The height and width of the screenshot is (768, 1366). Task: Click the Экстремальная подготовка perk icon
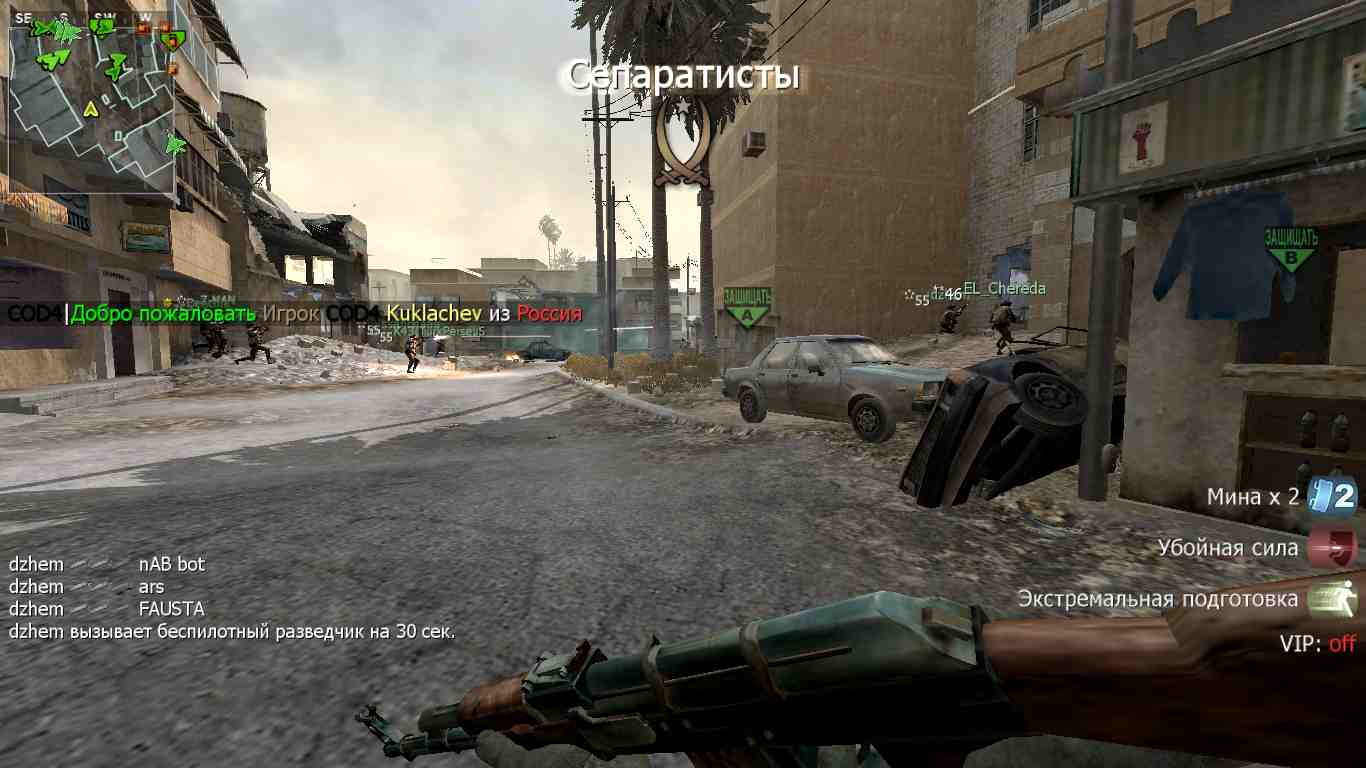(x=1334, y=598)
